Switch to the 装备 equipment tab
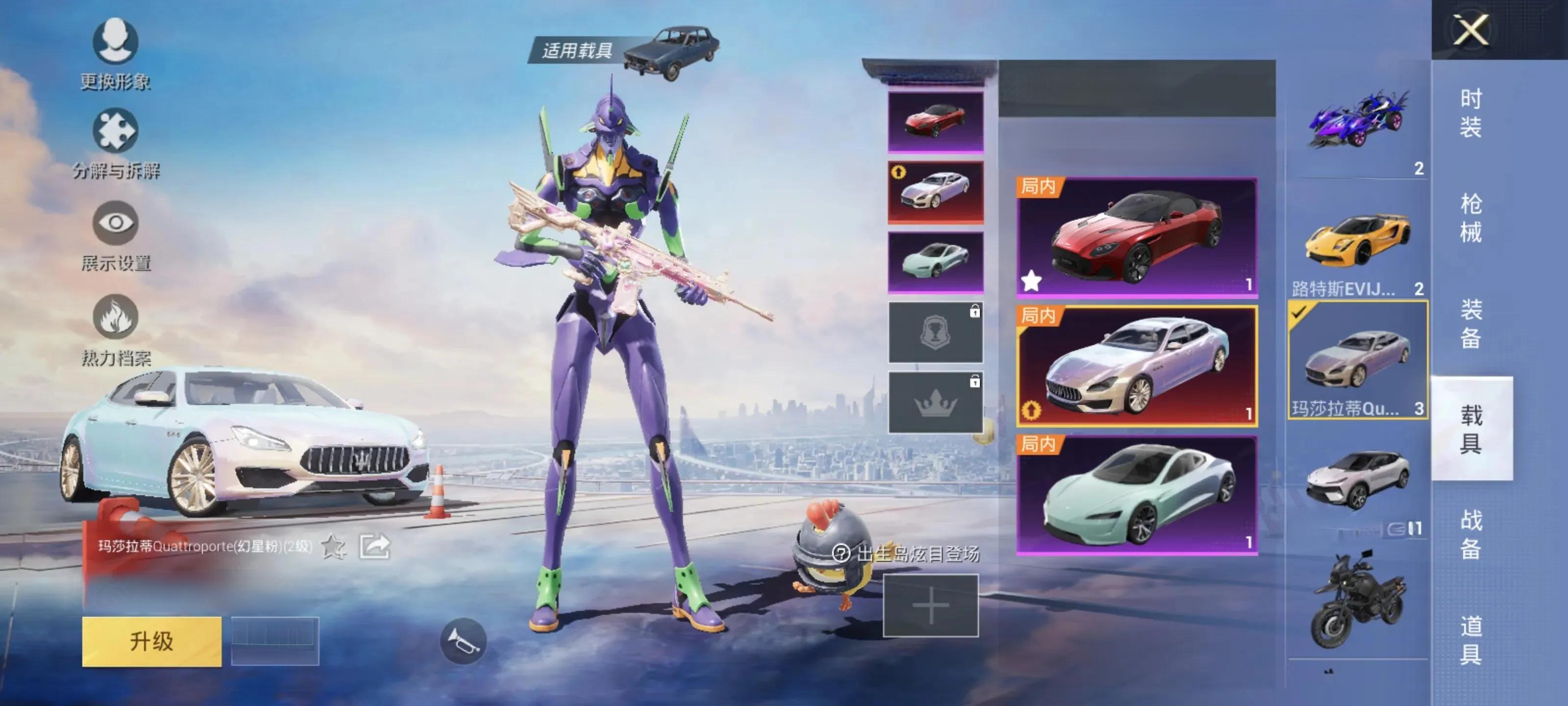1568x706 pixels. 1470,324
